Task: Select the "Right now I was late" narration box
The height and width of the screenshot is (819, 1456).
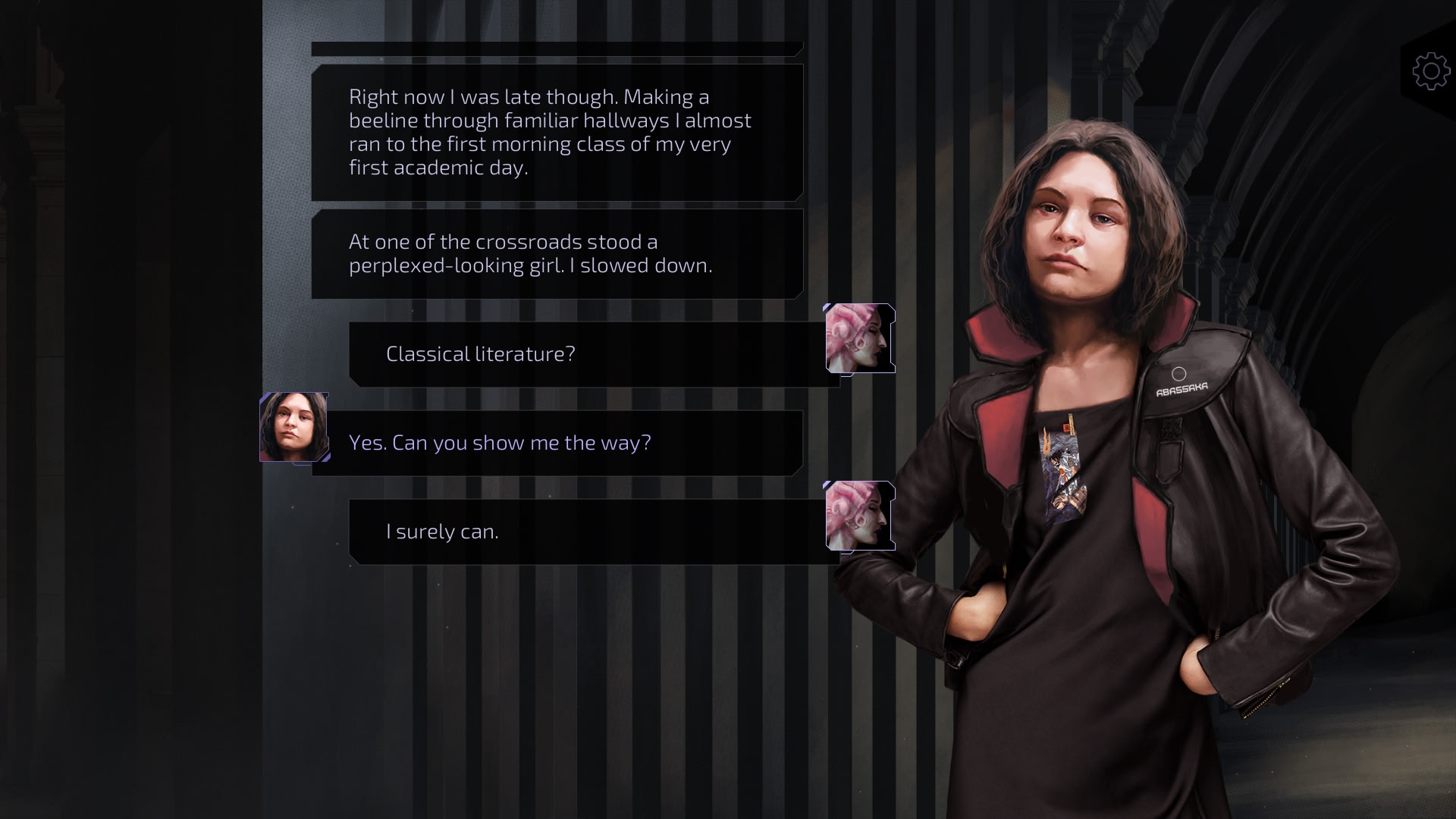Action: click(557, 133)
